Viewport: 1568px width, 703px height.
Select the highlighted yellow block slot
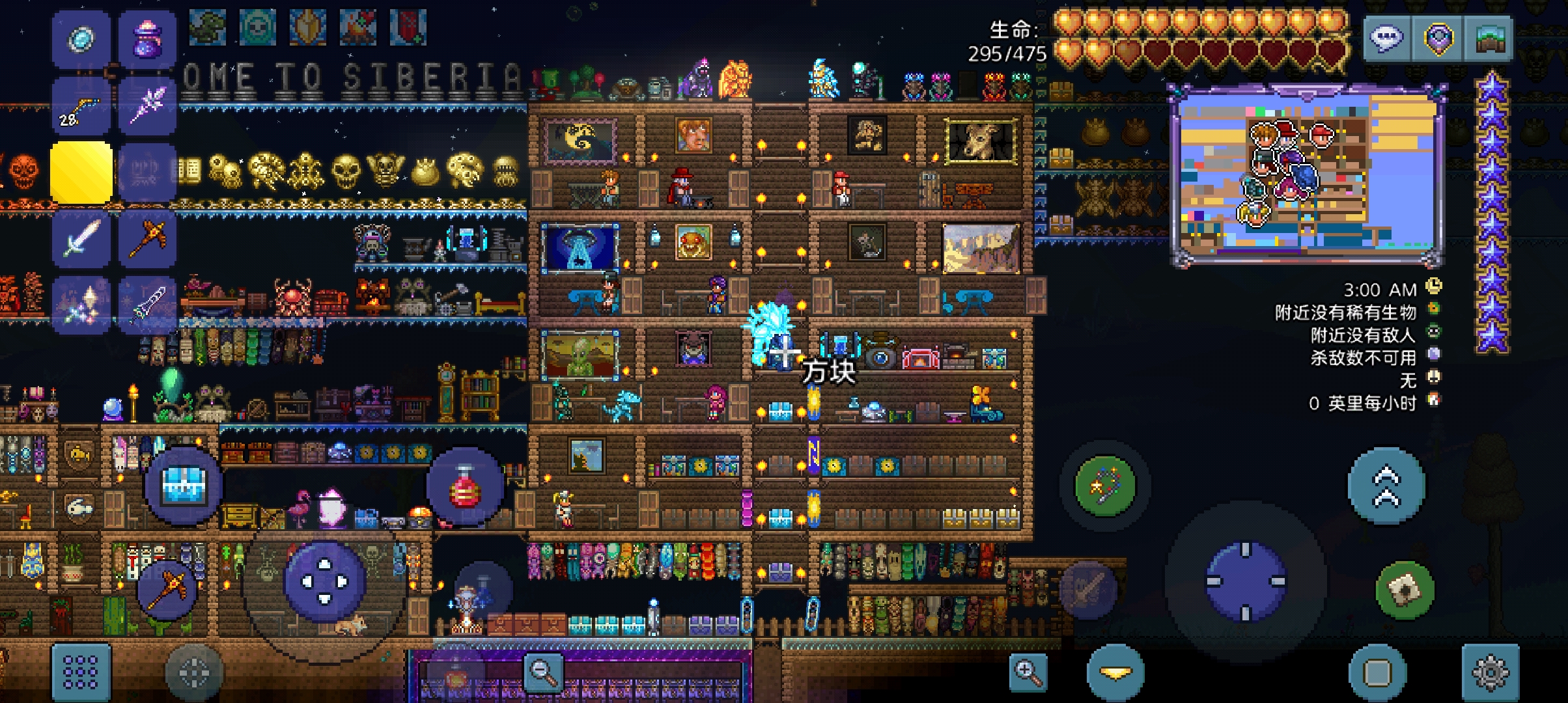pos(81,172)
